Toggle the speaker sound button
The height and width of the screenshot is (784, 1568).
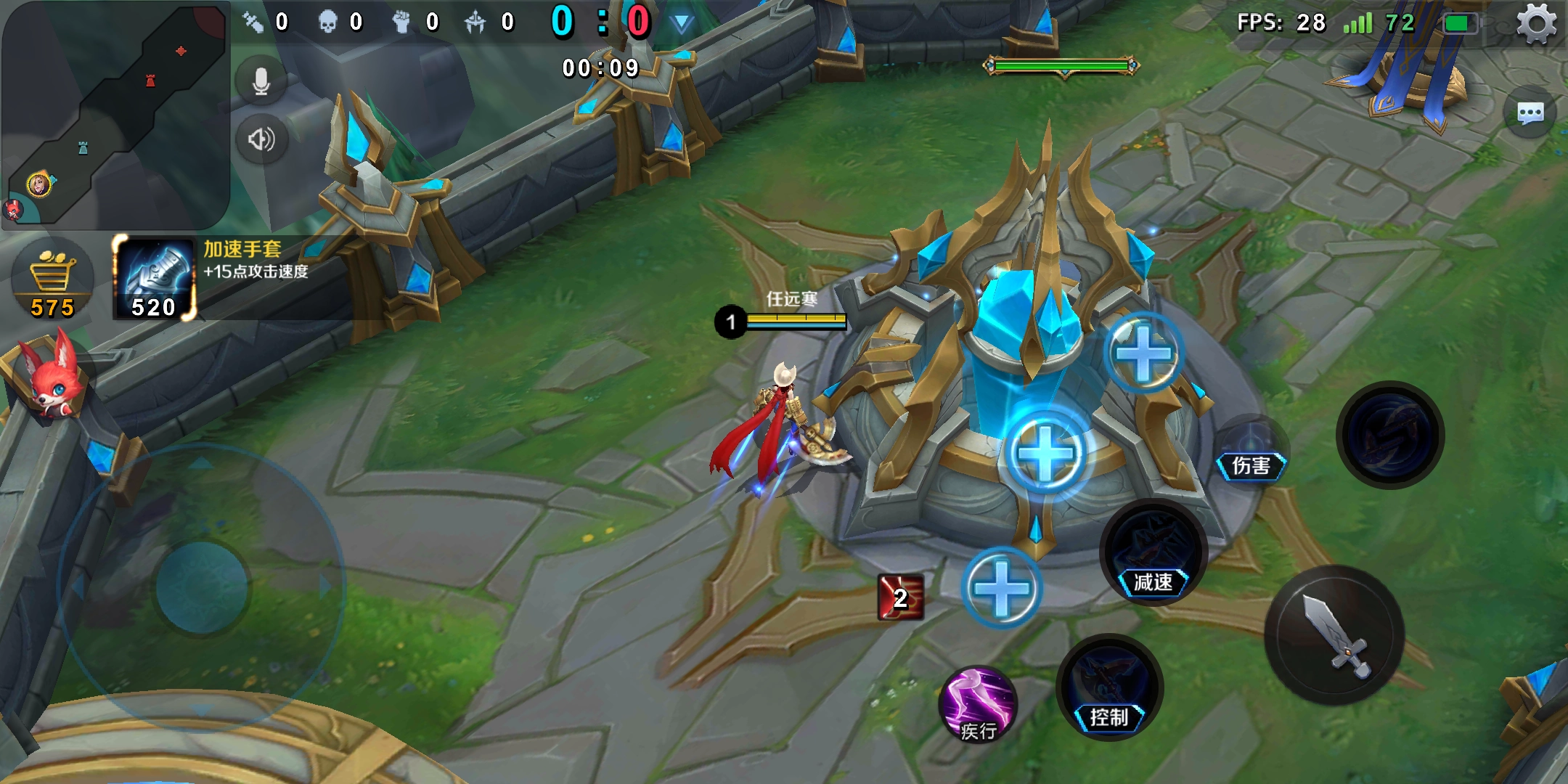point(261,139)
